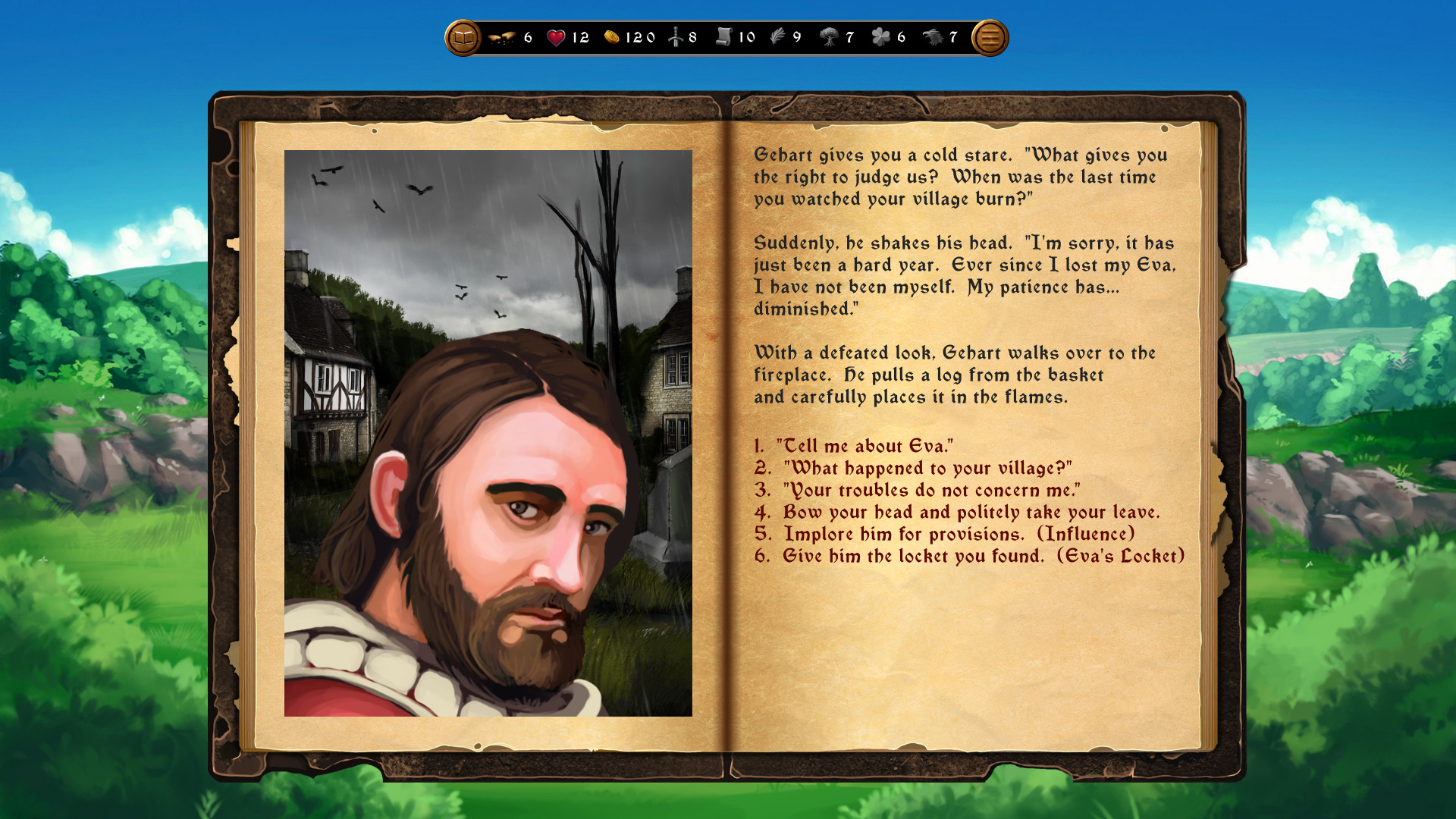Viewport: 1456px width, 819px height.
Task: Click the heart health icon
Action: tap(556, 36)
